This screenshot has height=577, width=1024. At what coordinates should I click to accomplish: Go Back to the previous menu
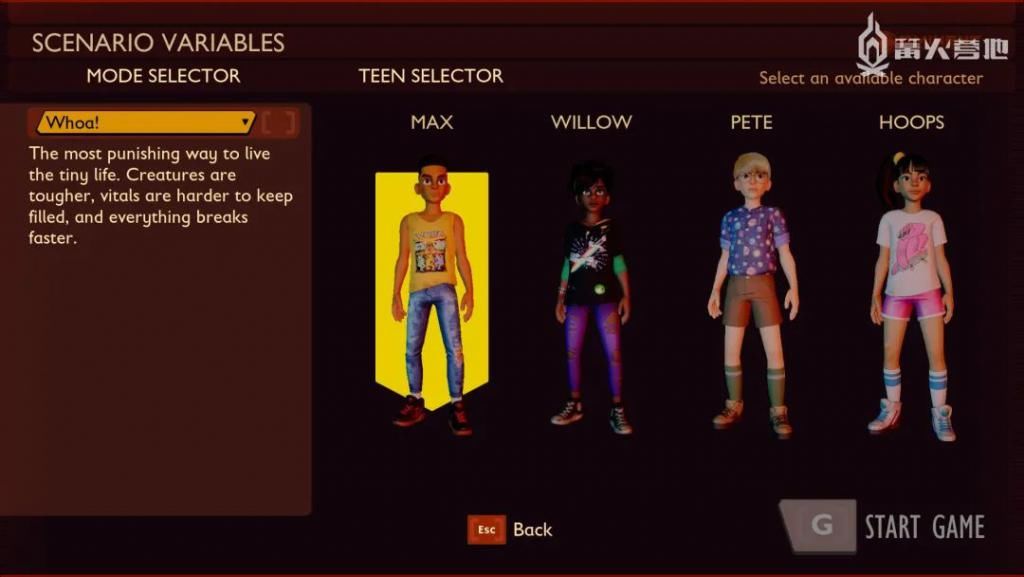pyautogui.click(x=511, y=530)
